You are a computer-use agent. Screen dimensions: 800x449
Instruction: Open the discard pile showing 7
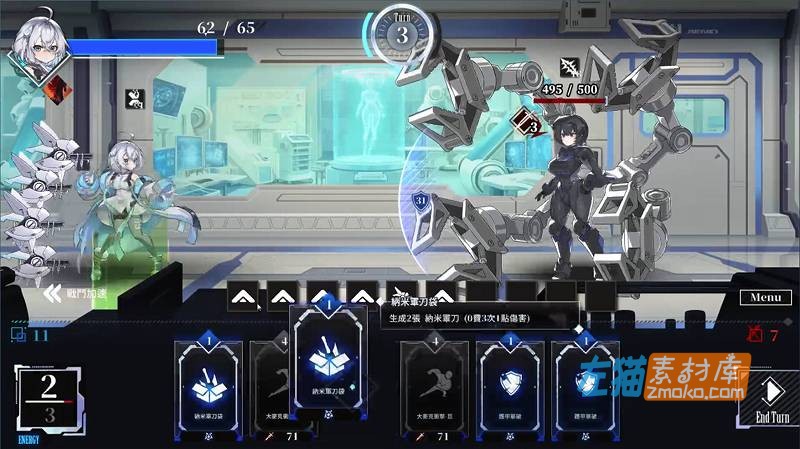click(x=758, y=335)
